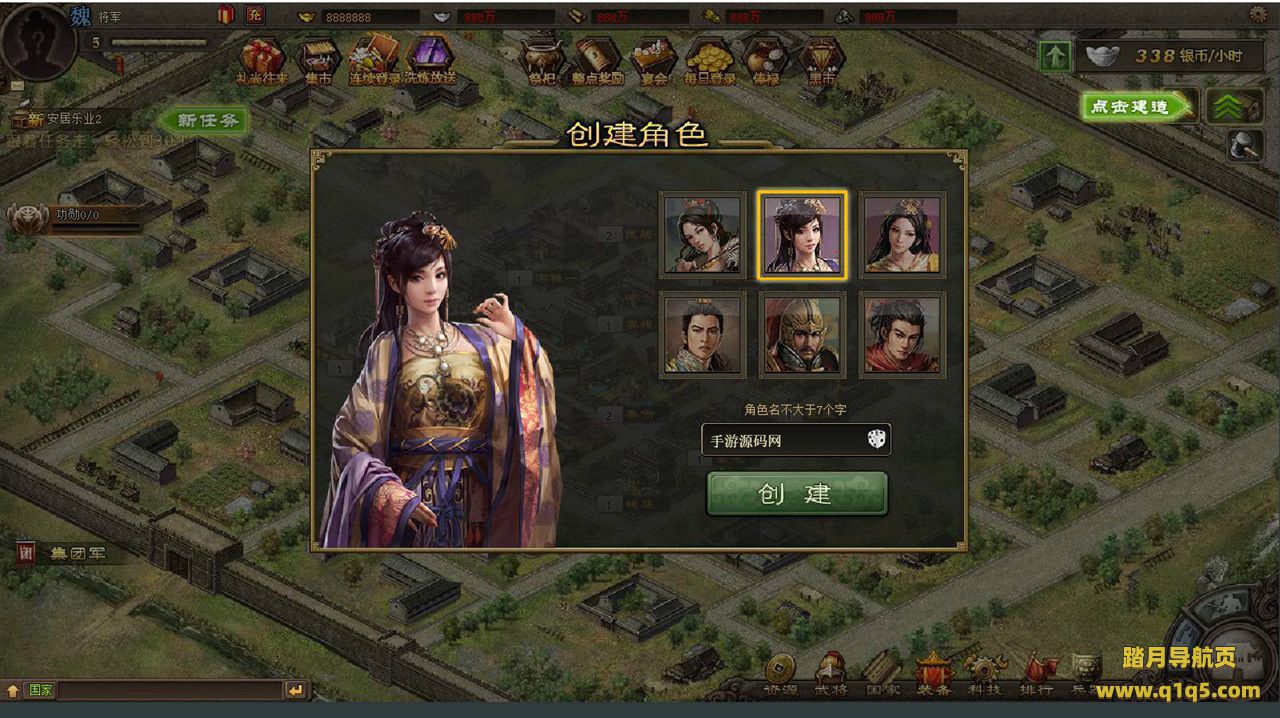Open settings with the gear icon
Viewport: 1280px width, 718px height.
pyautogui.click(x=1258, y=14)
